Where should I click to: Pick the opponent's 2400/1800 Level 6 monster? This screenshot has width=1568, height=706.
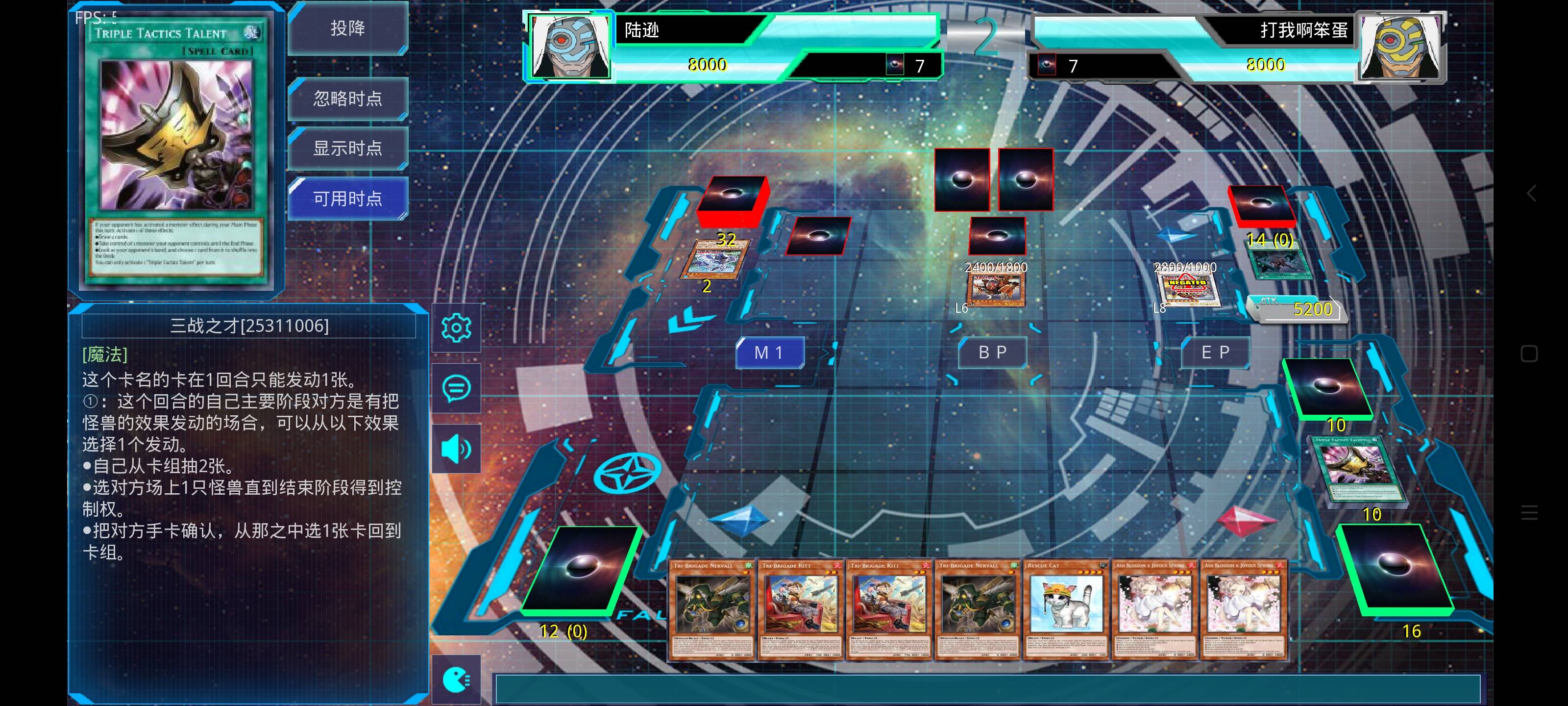click(996, 289)
